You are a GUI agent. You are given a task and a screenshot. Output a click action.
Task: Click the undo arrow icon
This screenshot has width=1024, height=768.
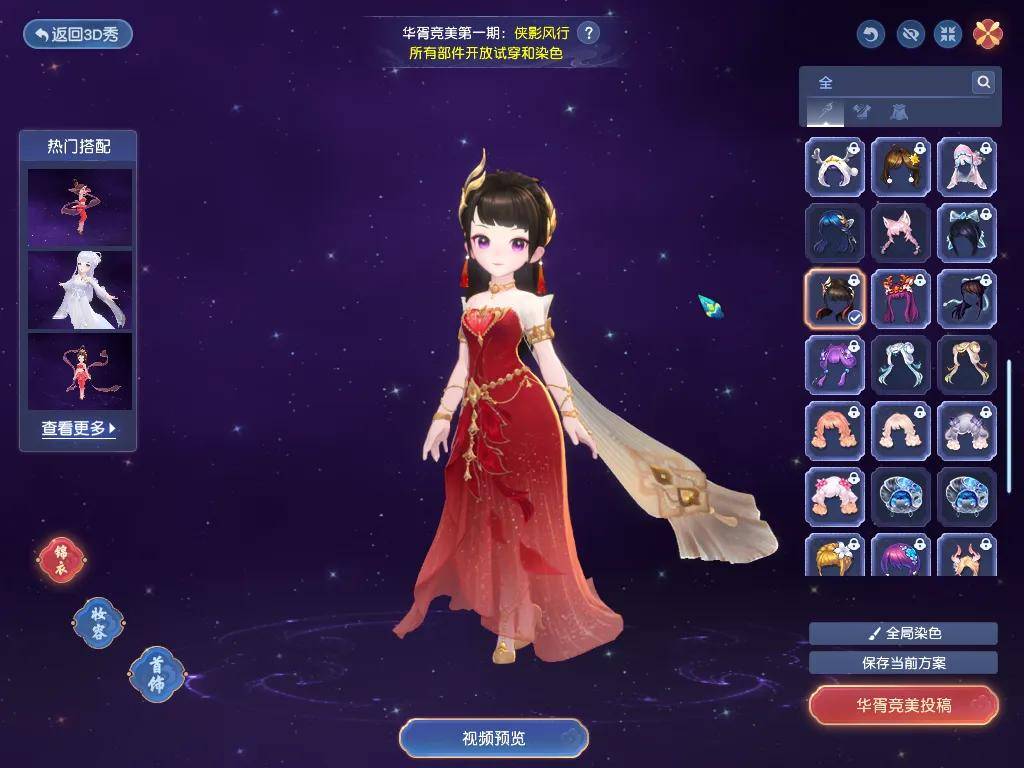pos(871,34)
